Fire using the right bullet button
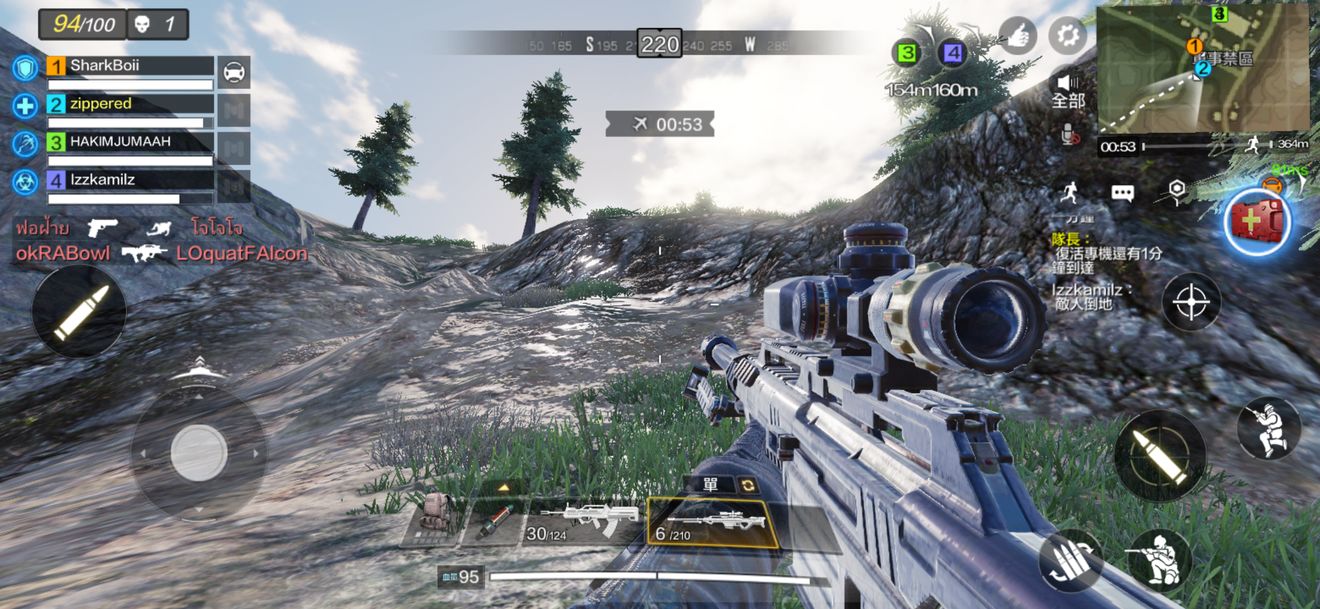This screenshot has width=1320, height=609. (1160, 456)
